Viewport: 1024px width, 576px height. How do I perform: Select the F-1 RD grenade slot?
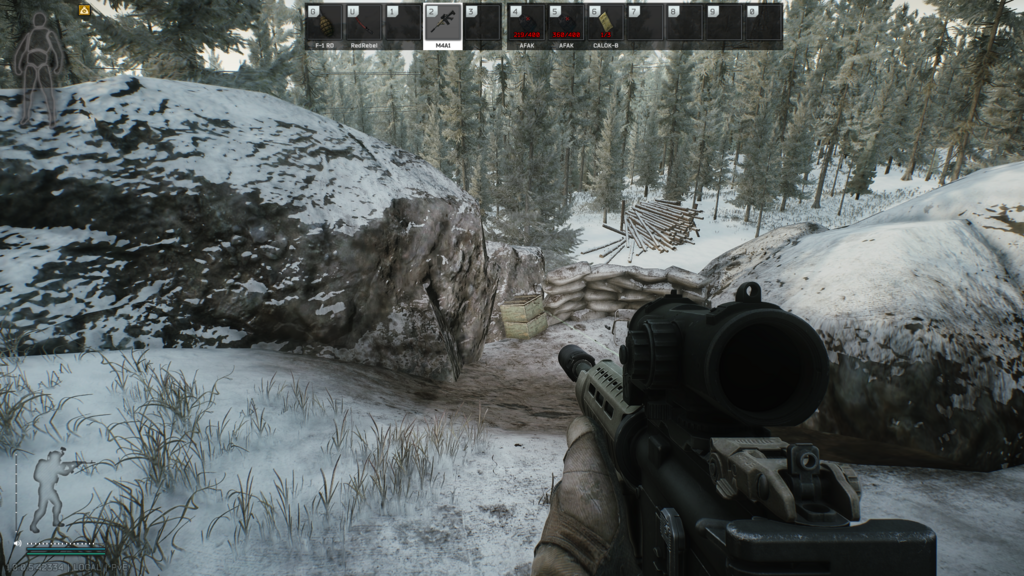click(x=322, y=23)
